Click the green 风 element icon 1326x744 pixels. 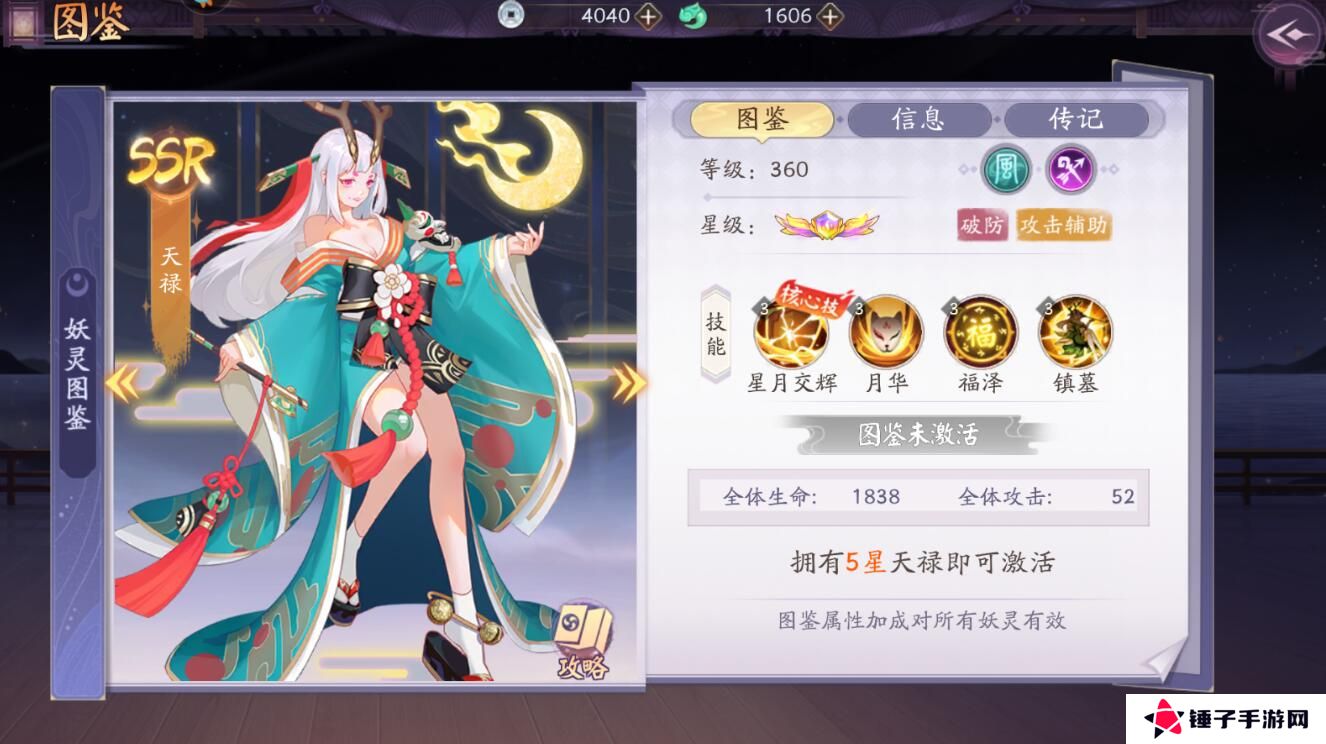tap(1005, 170)
